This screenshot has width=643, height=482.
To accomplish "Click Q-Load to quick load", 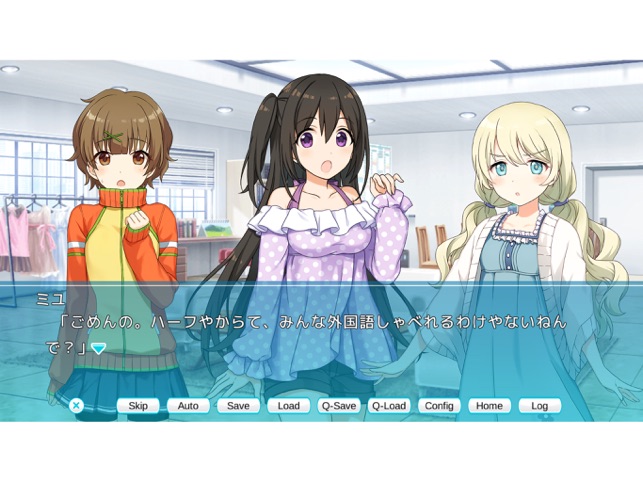I will 389,406.
